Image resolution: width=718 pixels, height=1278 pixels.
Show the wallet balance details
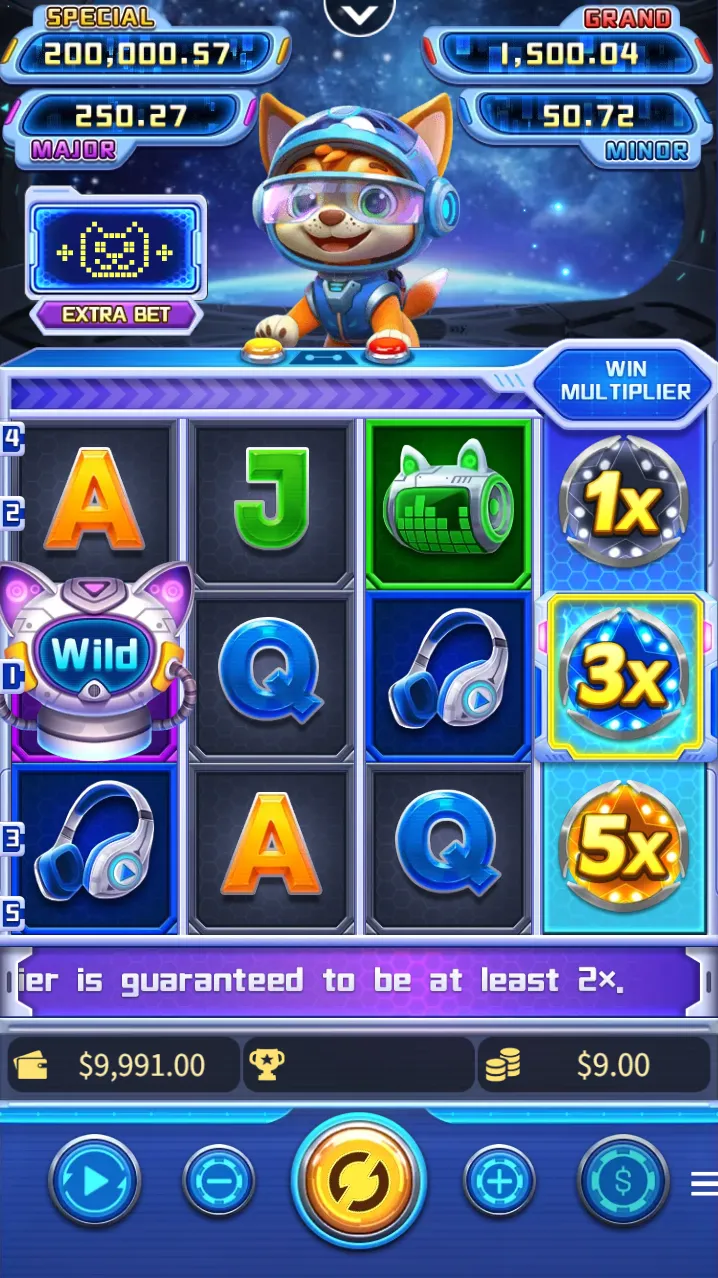pyautogui.click(x=124, y=1065)
